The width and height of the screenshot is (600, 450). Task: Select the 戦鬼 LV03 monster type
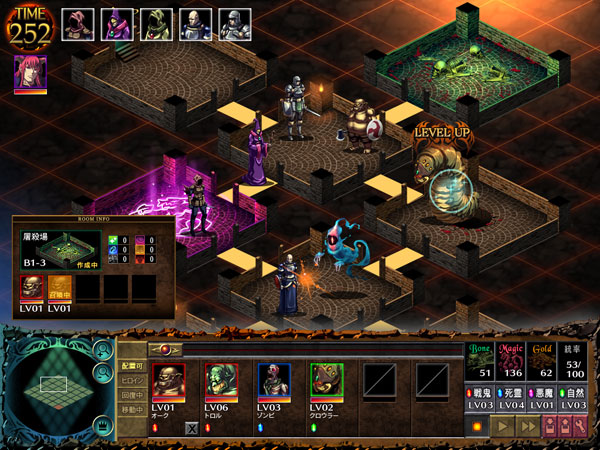click(x=482, y=398)
